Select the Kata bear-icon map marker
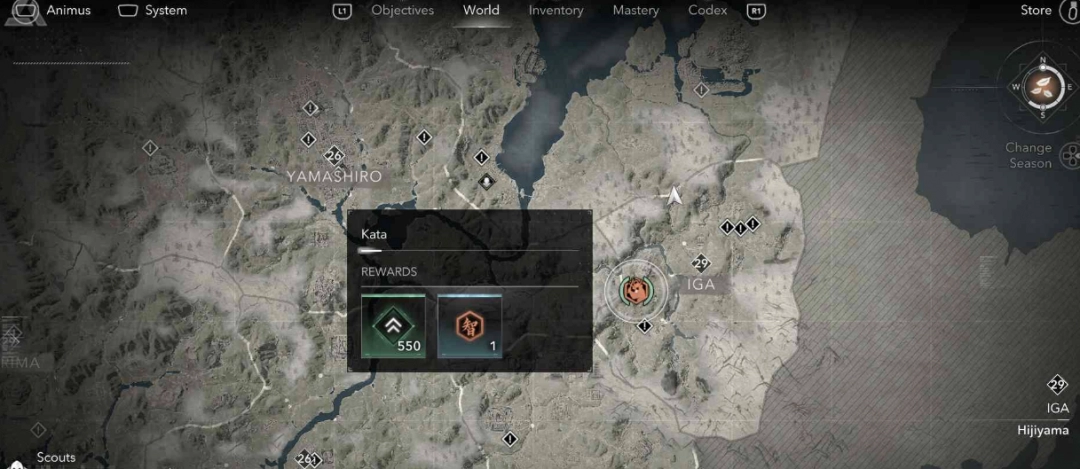This screenshot has height=469, width=1080. click(x=635, y=289)
